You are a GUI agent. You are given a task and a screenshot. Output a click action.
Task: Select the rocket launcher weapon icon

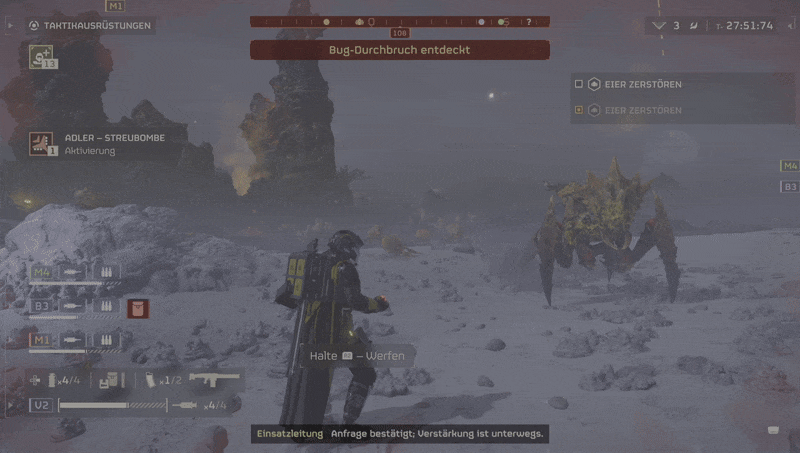point(215,380)
